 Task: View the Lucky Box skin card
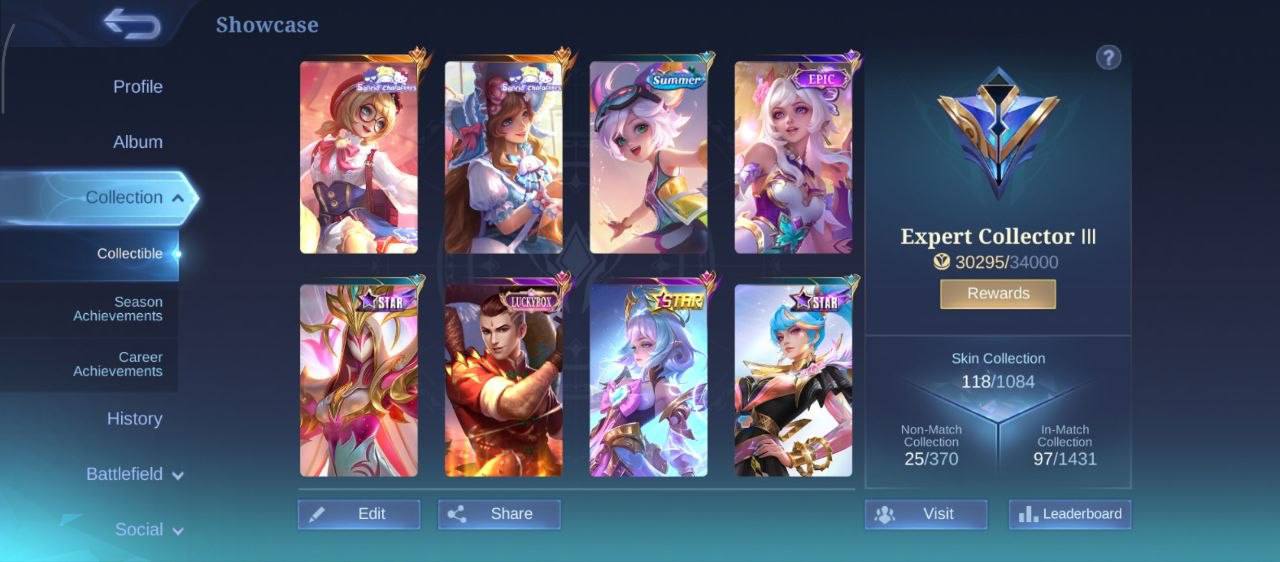click(x=503, y=381)
